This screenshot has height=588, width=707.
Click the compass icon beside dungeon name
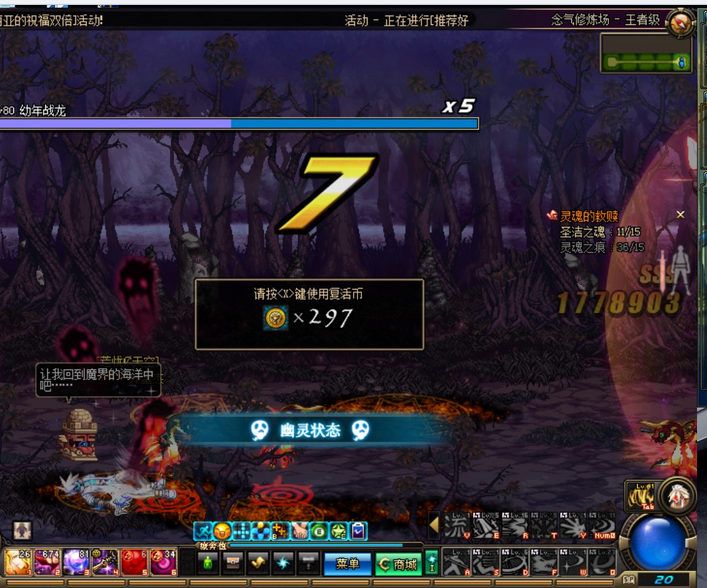click(x=680, y=22)
